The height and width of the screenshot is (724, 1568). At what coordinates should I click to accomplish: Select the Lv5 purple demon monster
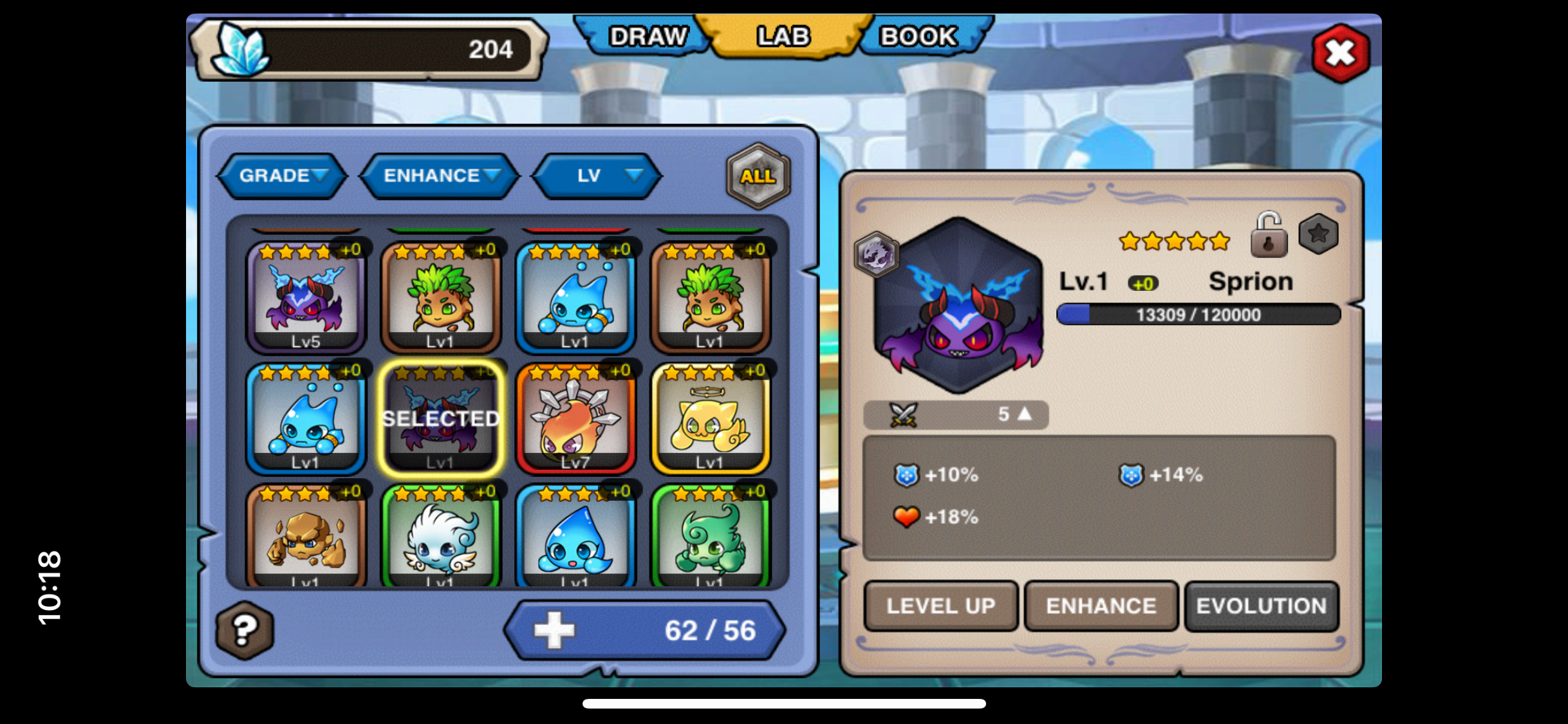click(x=306, y=297)
